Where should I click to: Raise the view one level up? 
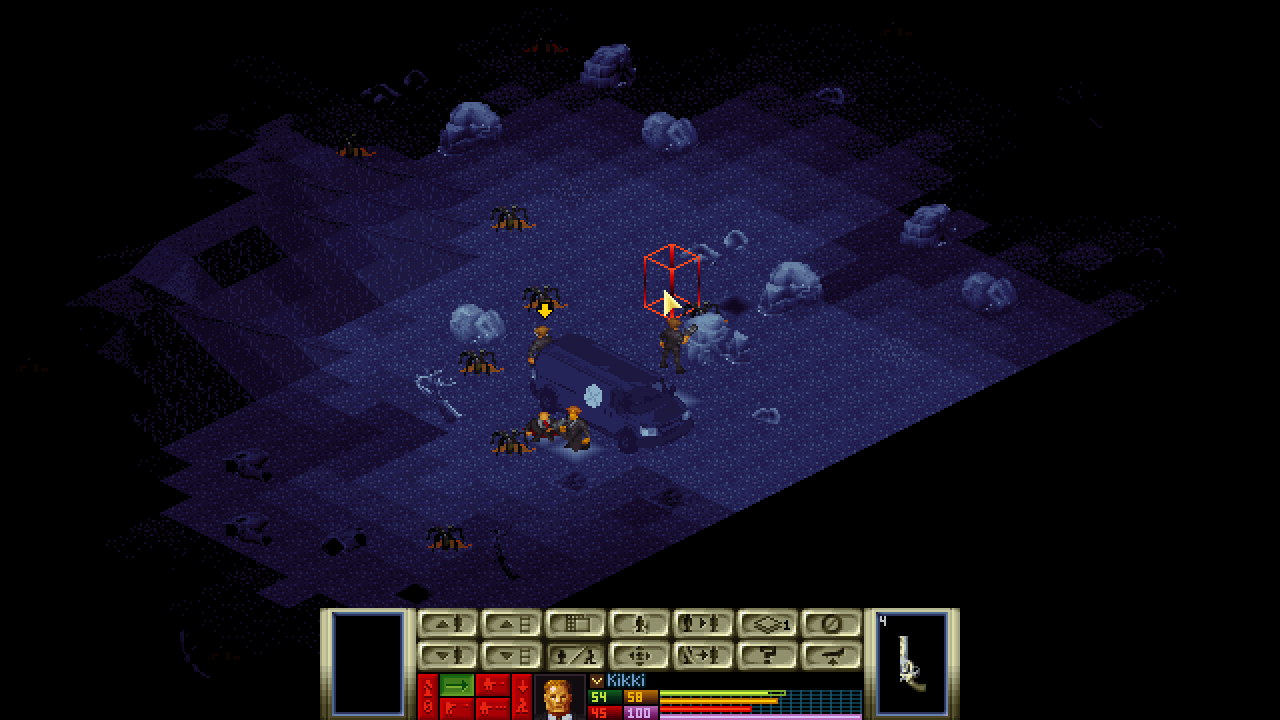(x=511, y=624)
